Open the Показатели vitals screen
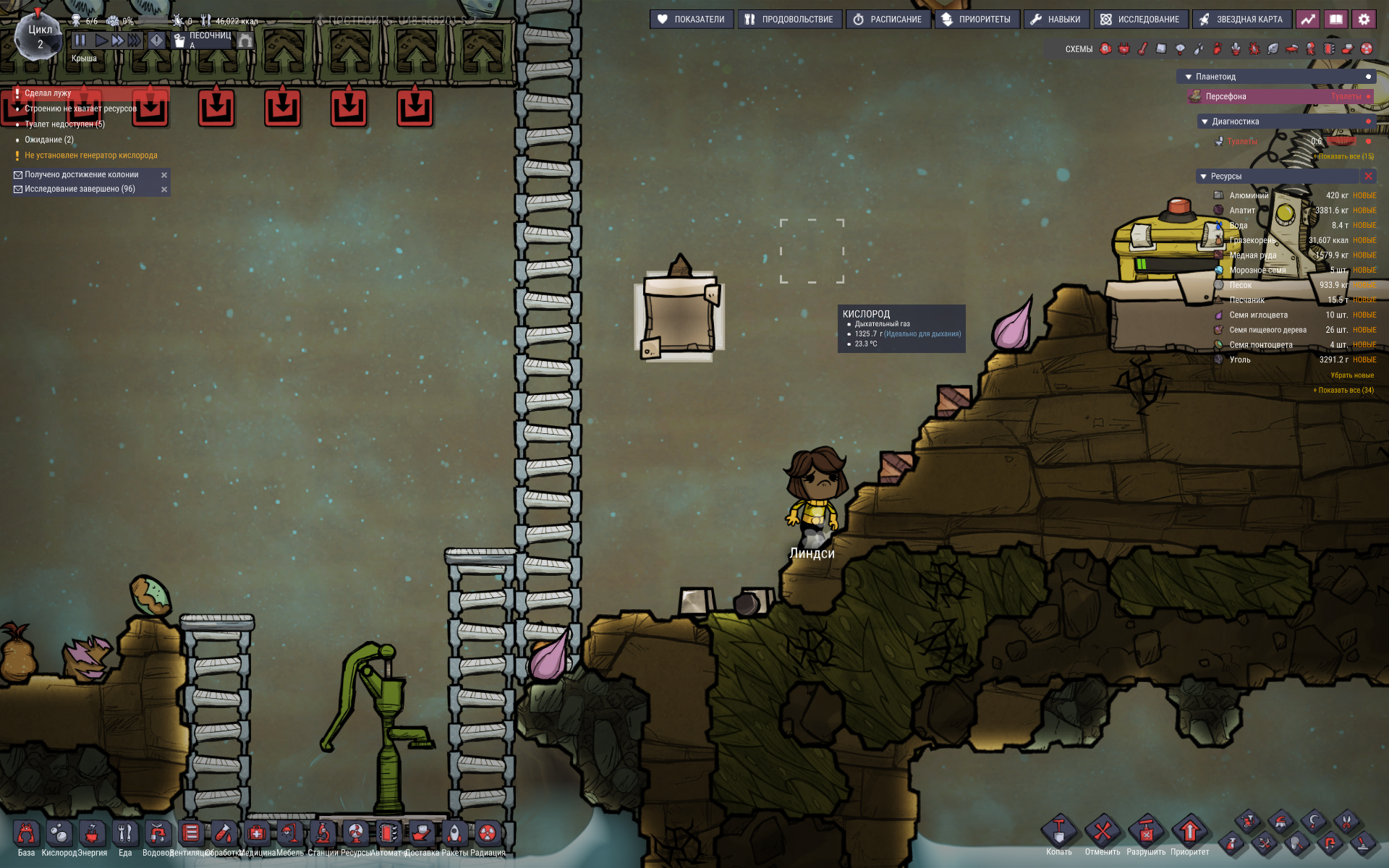1389x868 pixels. point(692,20)
